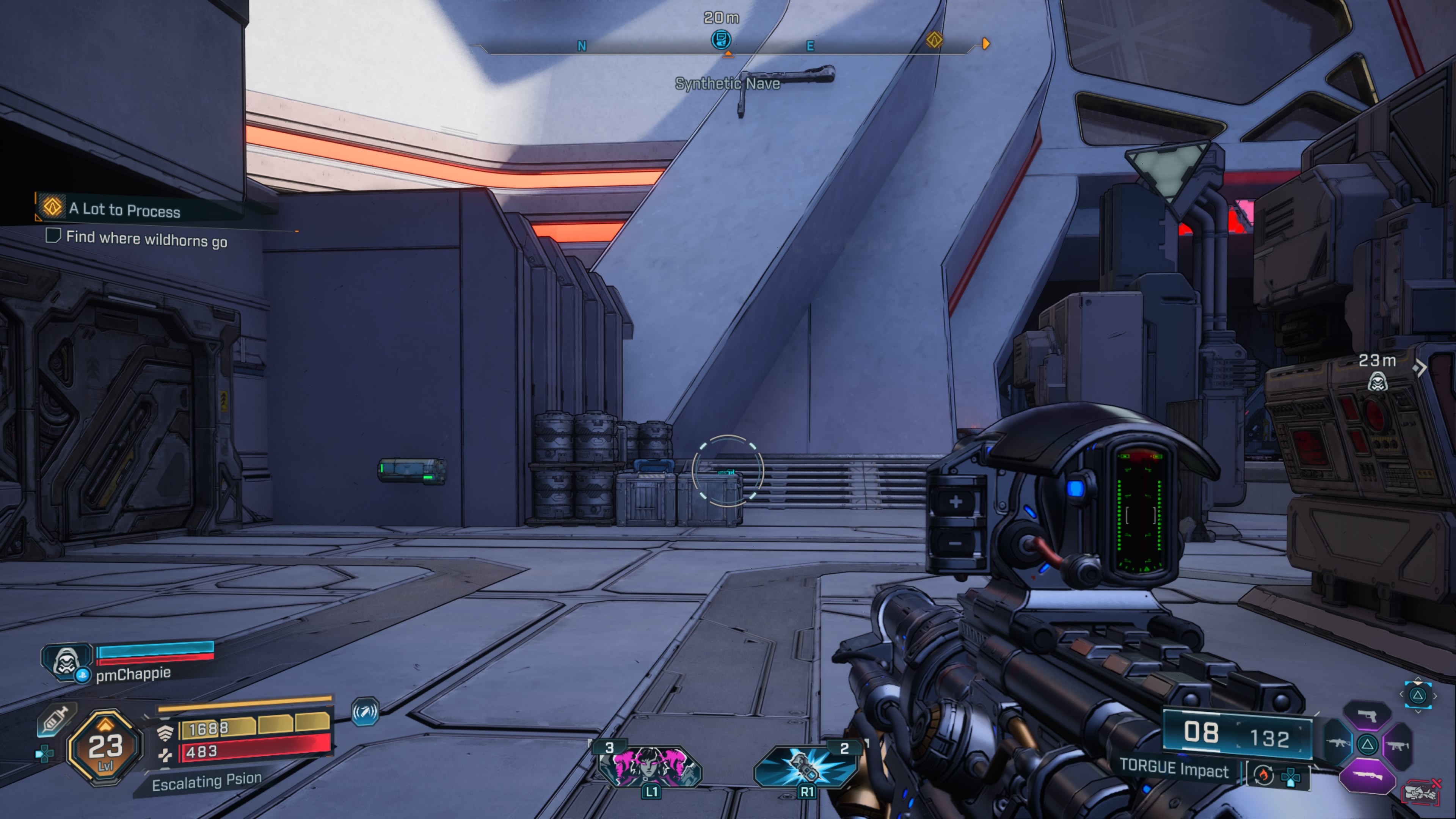Check off the Find where wildhorns go objective
1456x819 pixels.
click(x=54, y=236)
